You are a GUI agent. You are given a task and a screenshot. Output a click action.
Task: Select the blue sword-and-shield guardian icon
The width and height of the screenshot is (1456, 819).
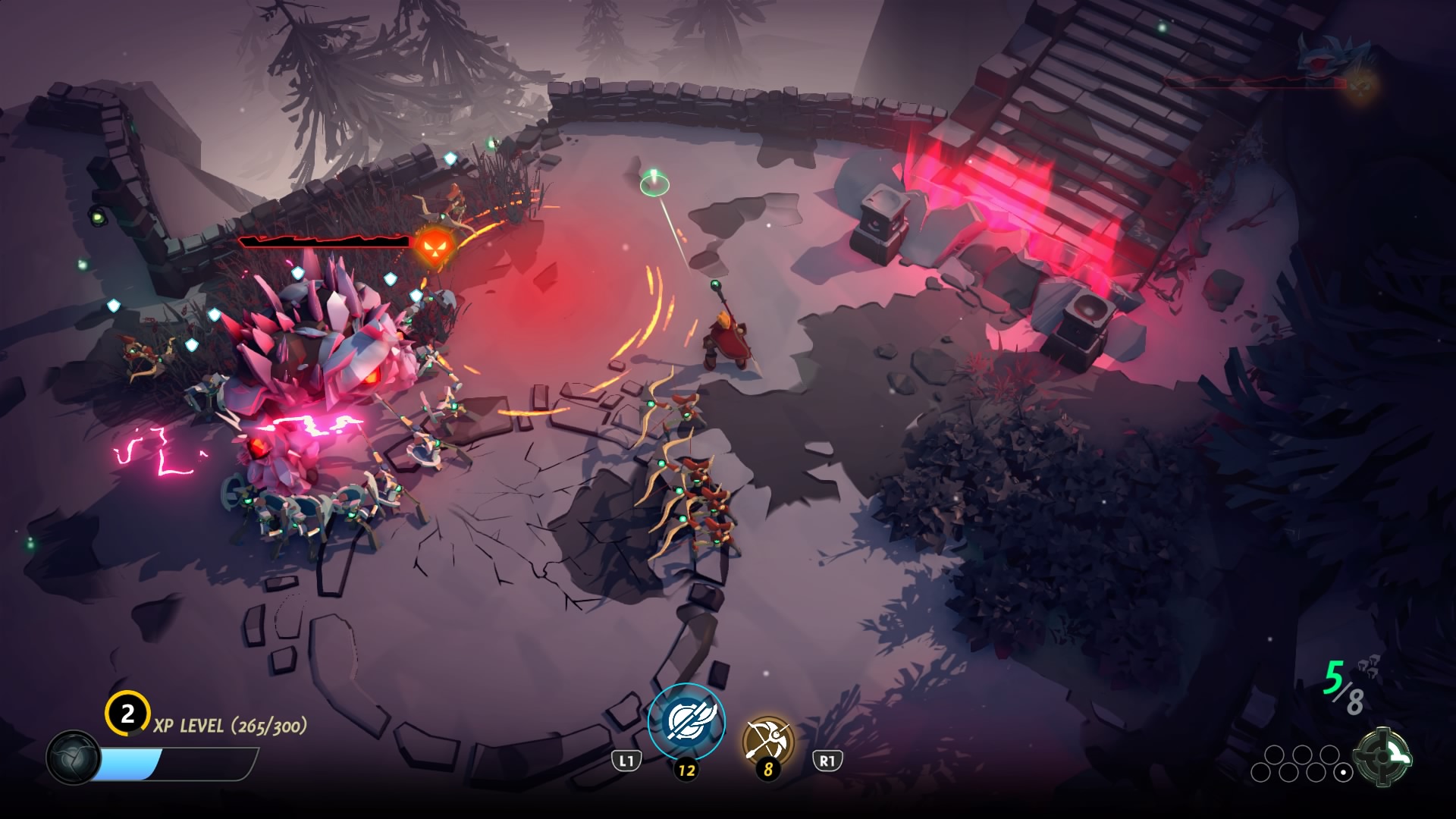(686, 720)
